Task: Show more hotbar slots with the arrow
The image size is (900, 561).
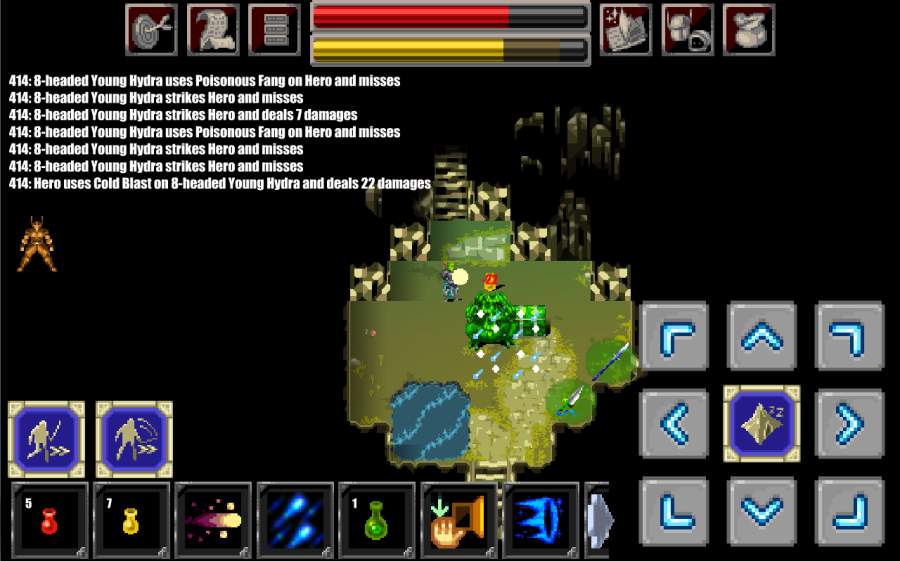Action: [598, 520]
